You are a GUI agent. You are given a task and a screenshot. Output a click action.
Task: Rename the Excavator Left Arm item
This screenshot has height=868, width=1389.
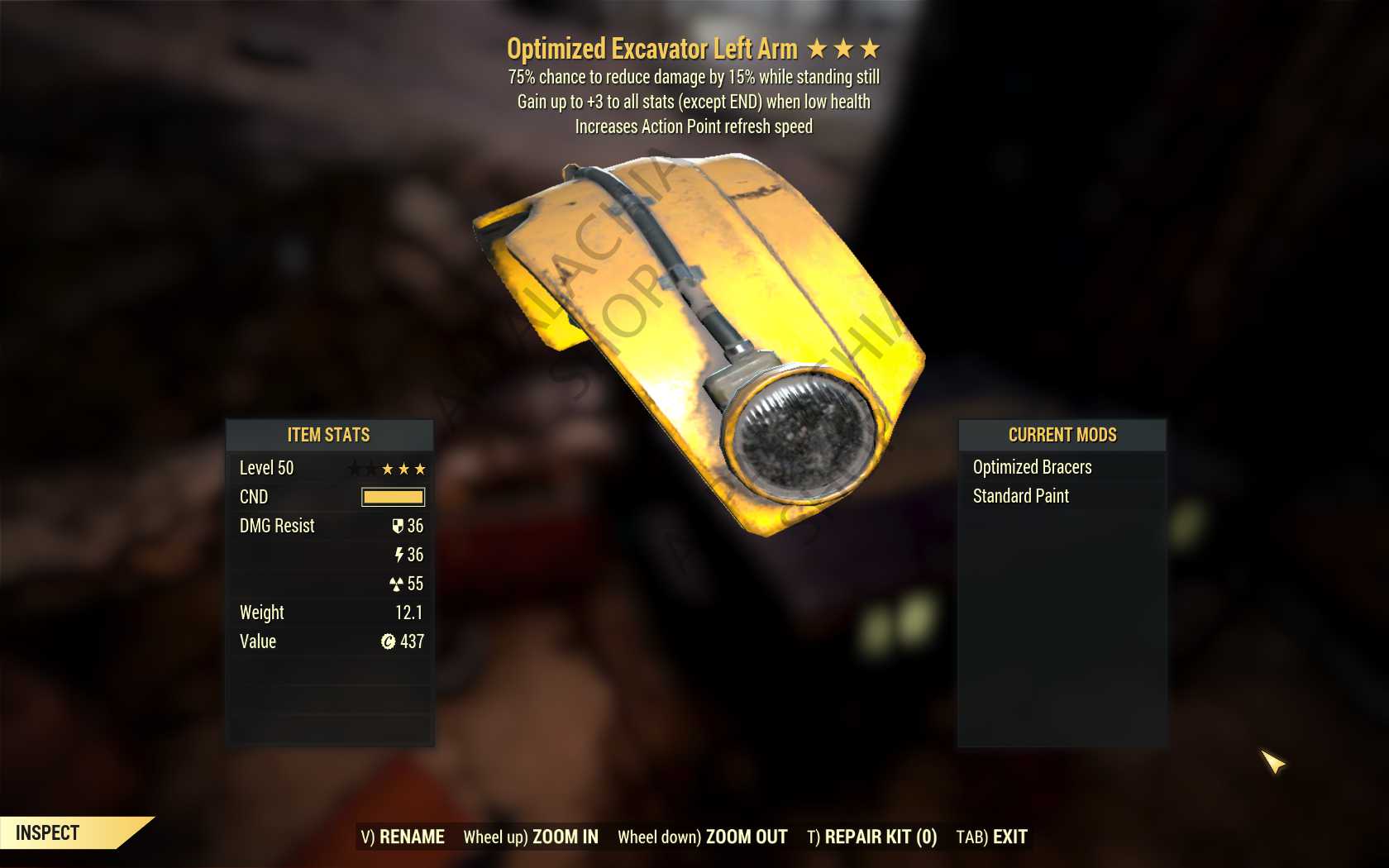tap(403, 837)
